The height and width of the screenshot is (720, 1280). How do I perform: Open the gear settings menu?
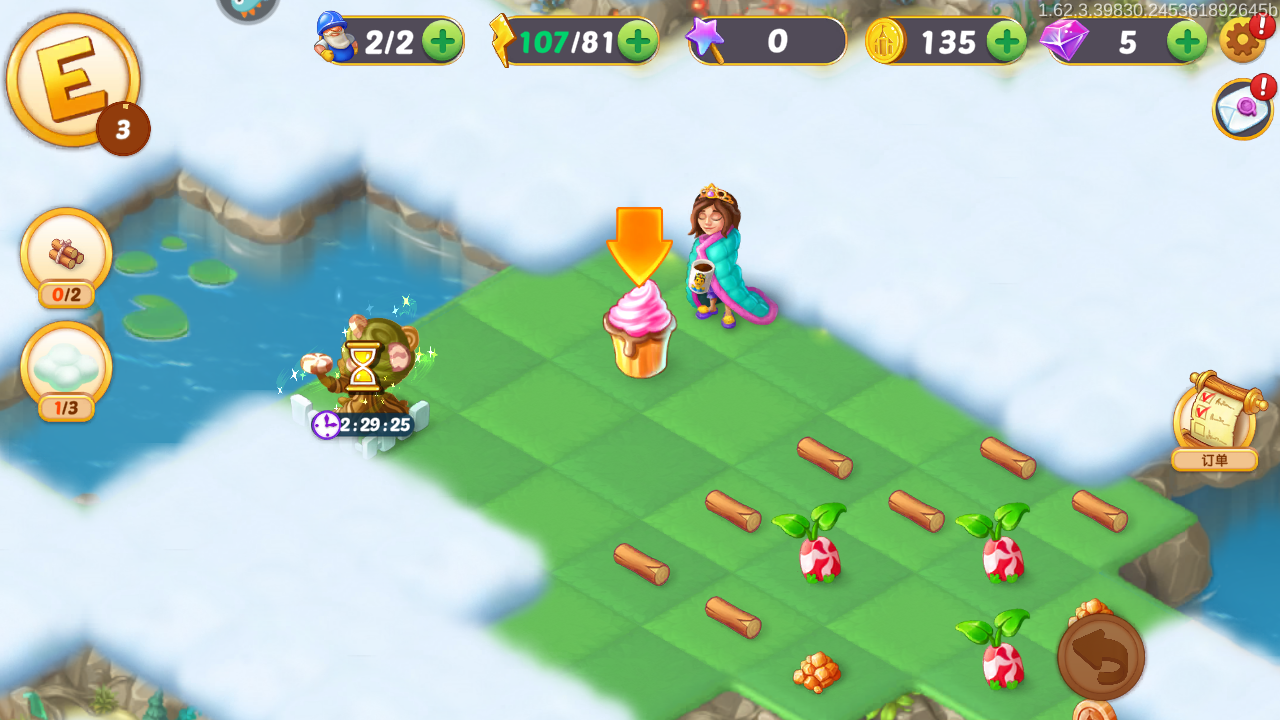click(x=1241, y=40)
